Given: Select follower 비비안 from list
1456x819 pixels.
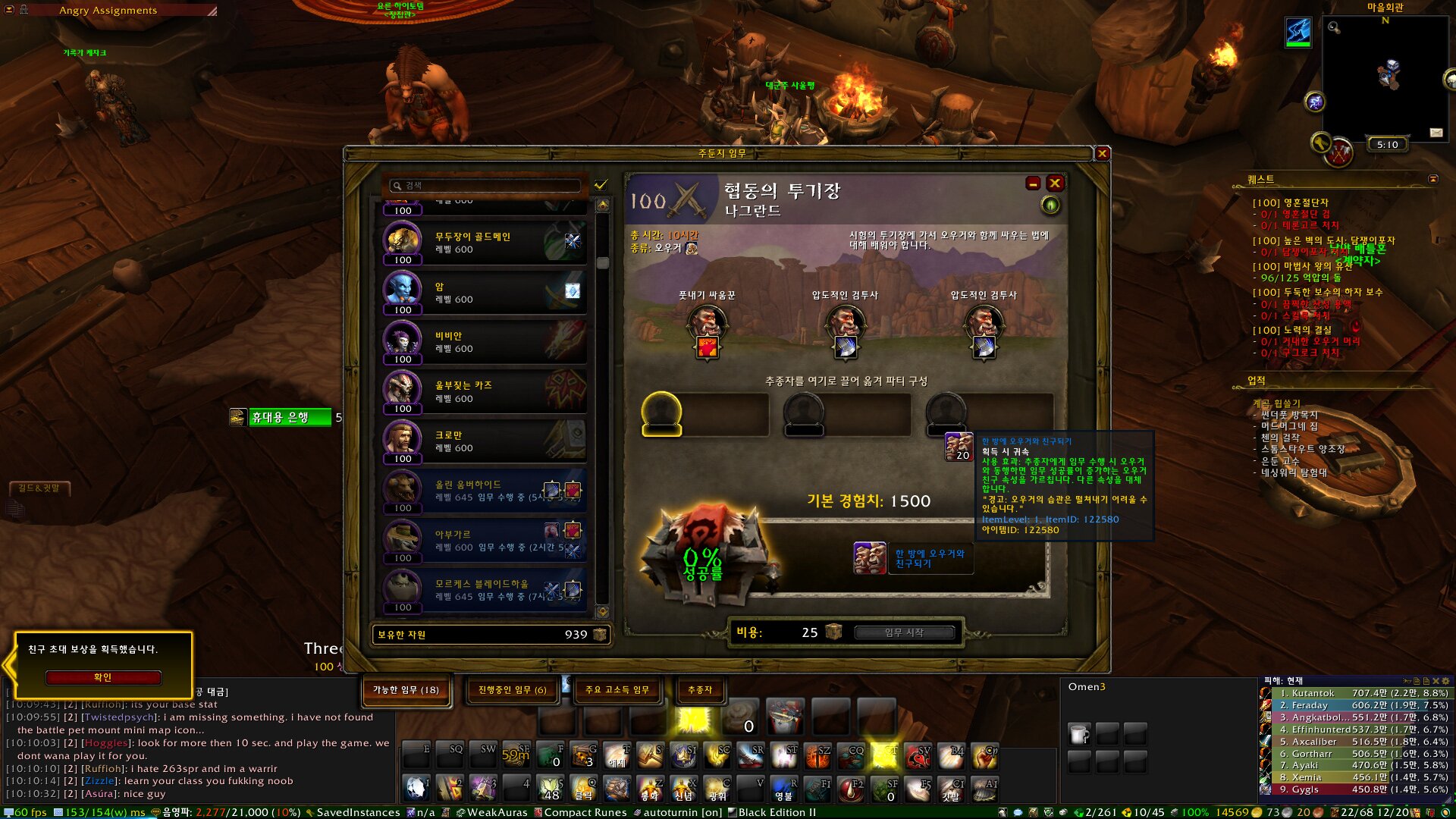Looking at the screenshot, I should click(x=485, y=343).
